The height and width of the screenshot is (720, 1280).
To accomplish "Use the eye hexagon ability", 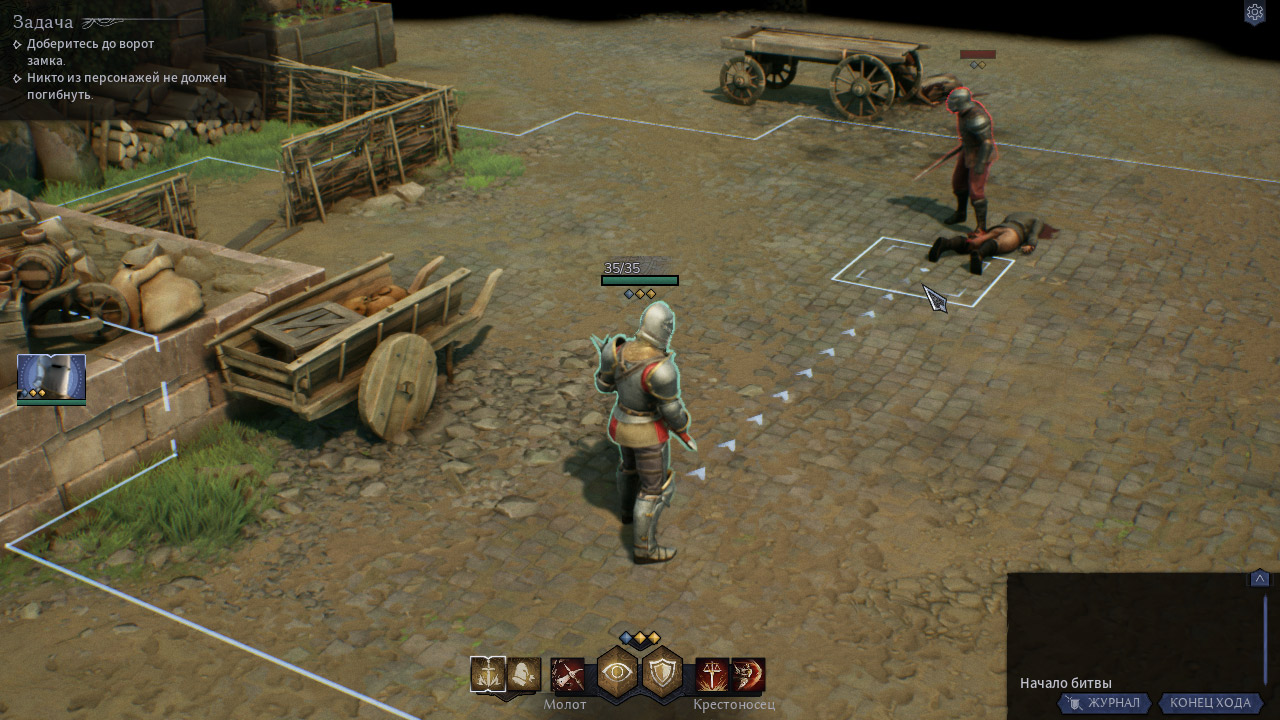I will (x=618, y=672).
